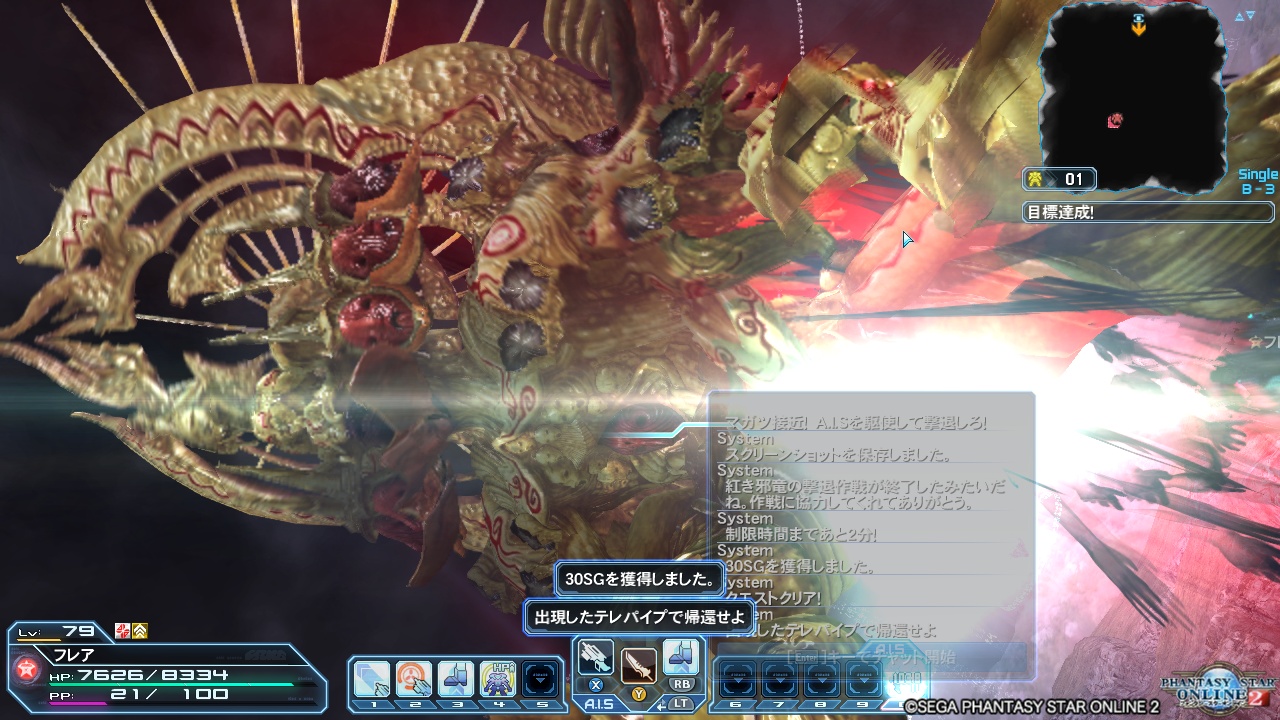Switch to the A.I.S palette tab

600,702
